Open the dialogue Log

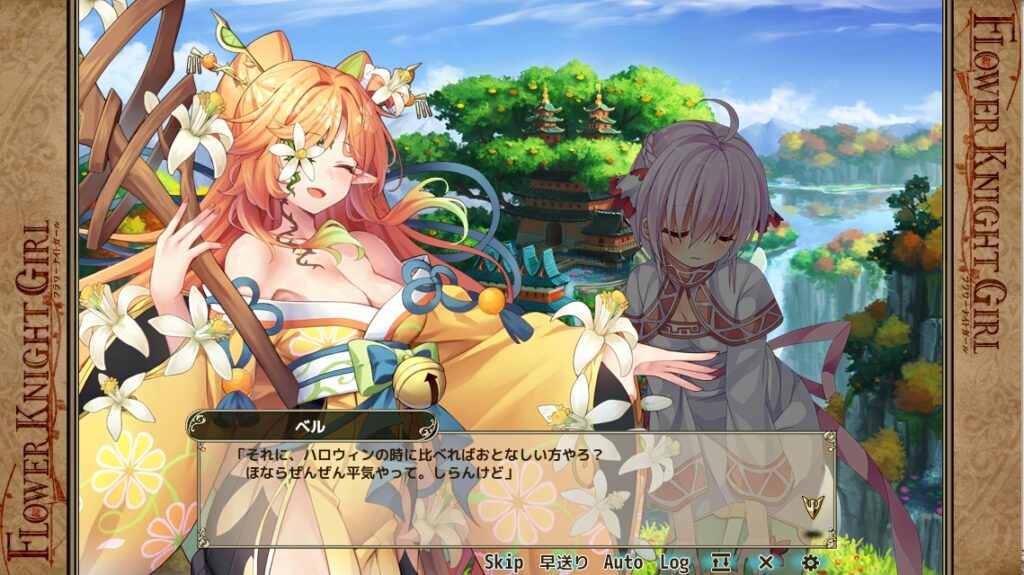click(674, 562)
